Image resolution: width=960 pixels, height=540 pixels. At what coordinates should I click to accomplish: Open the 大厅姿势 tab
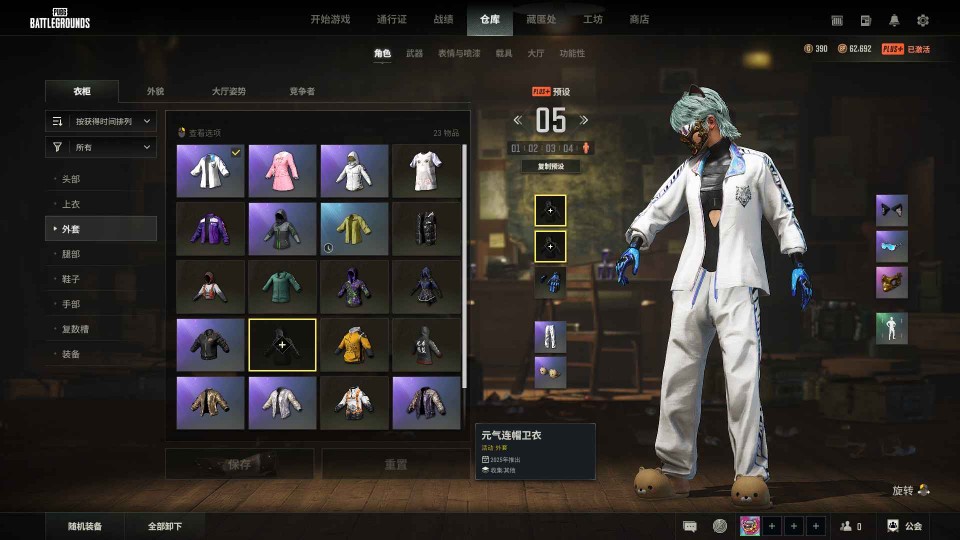pos(228,91)
